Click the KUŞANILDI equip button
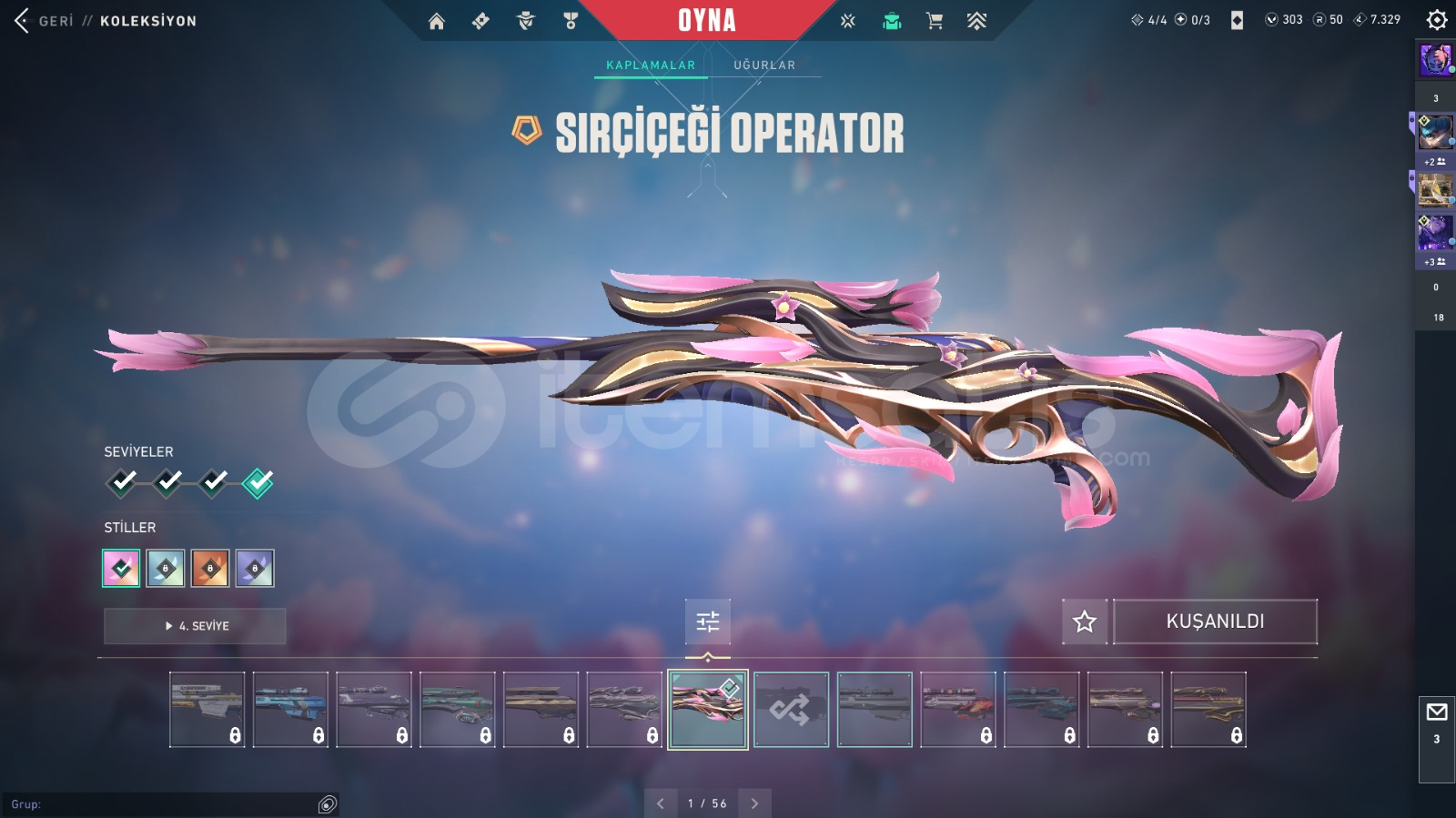The width and height of the screenshot is (1456, 818). 1215,621
